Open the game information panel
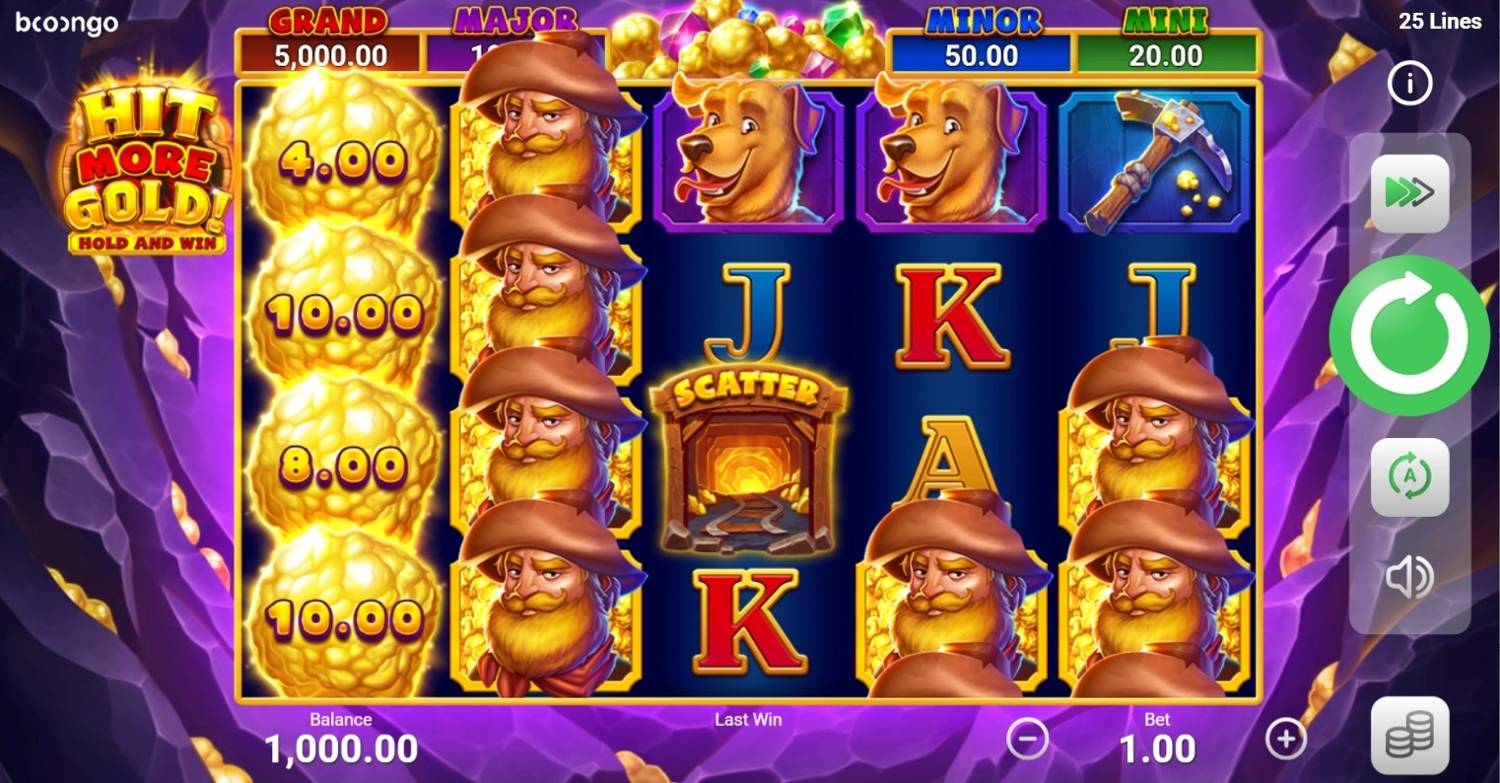 click(x=1408, y=84)
